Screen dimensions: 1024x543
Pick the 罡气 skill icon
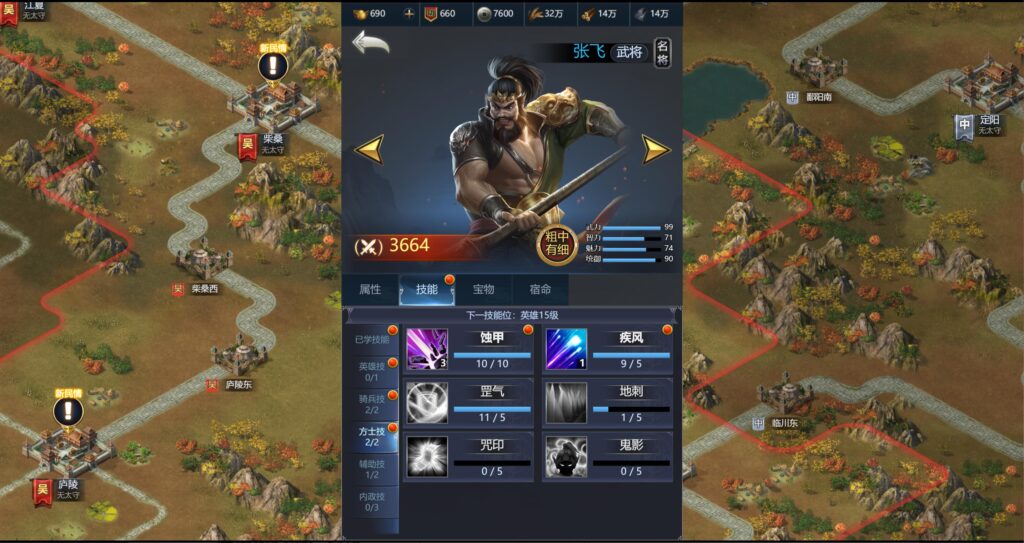427,402
